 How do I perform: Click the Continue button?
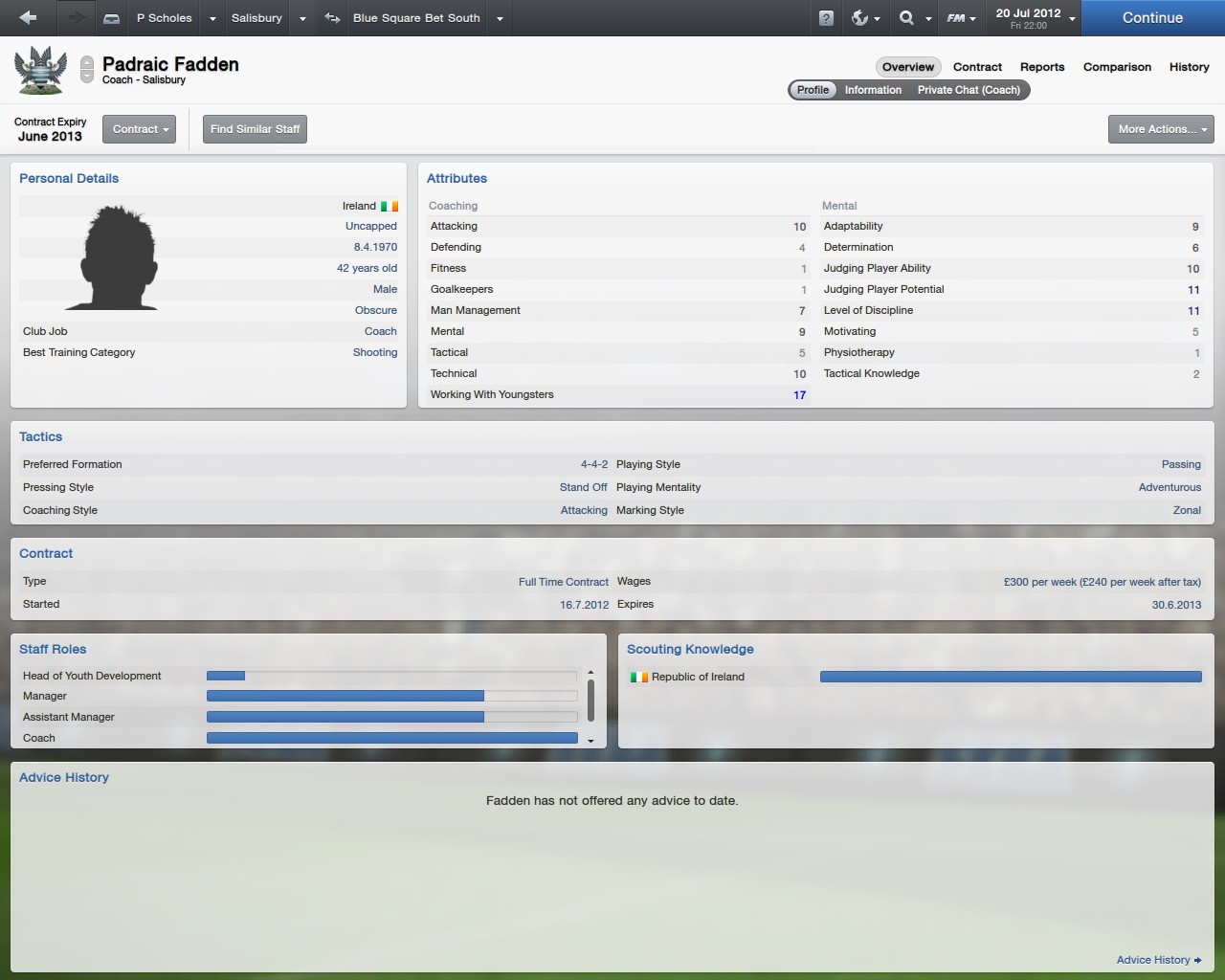[1152, 18]
